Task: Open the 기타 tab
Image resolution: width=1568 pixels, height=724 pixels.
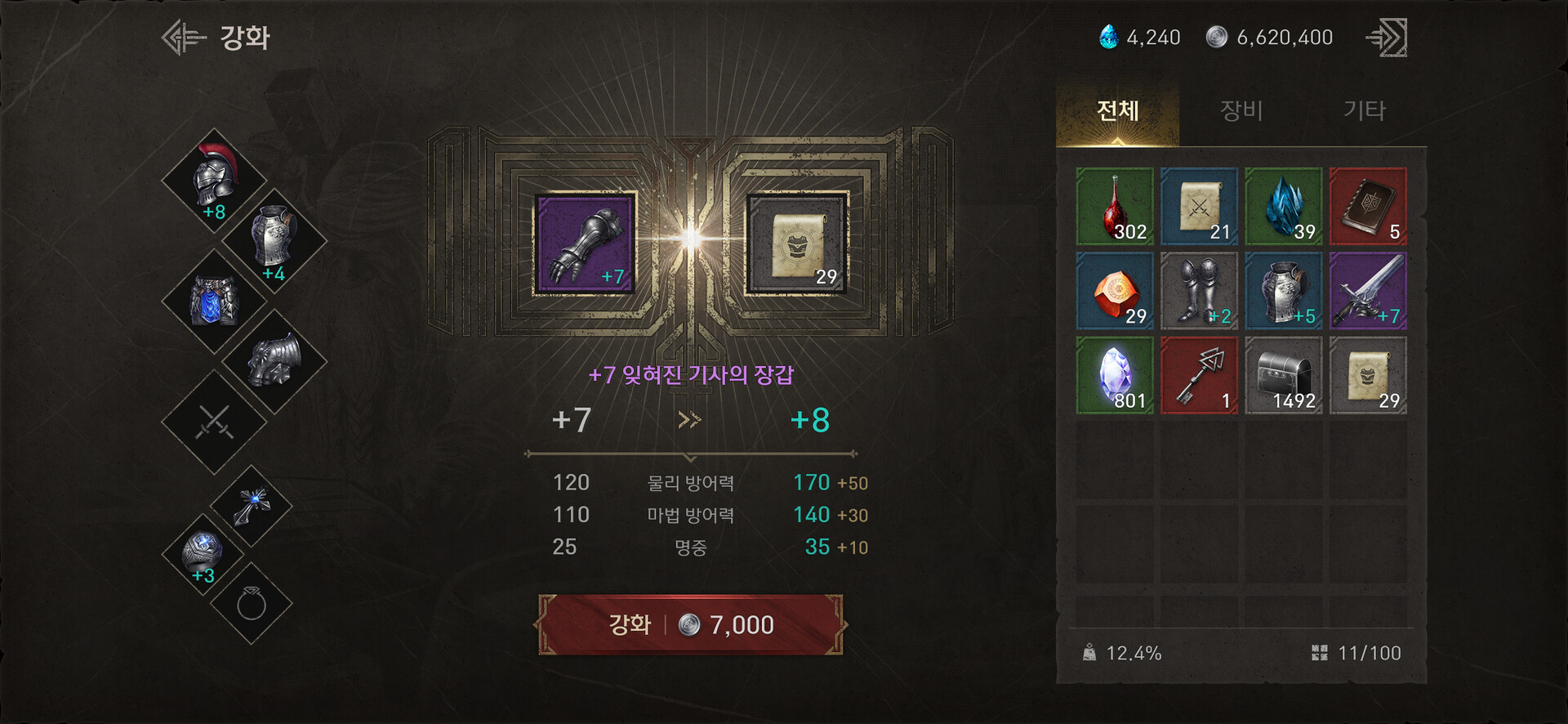Action: pos(1365,110)
